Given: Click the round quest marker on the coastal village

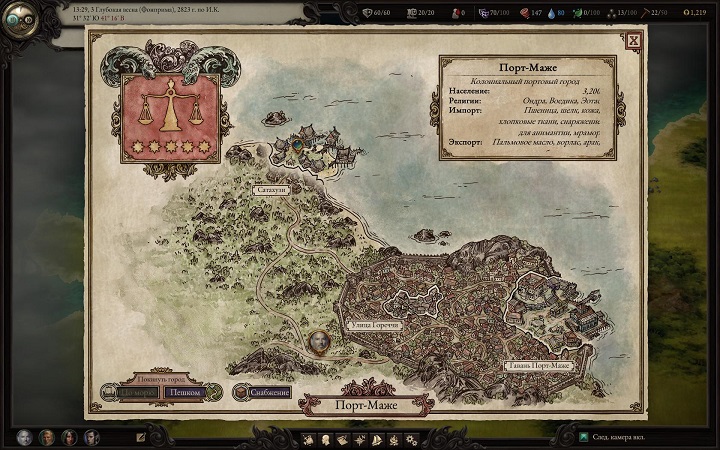Looking at the screenshot, I should point(298,144).
